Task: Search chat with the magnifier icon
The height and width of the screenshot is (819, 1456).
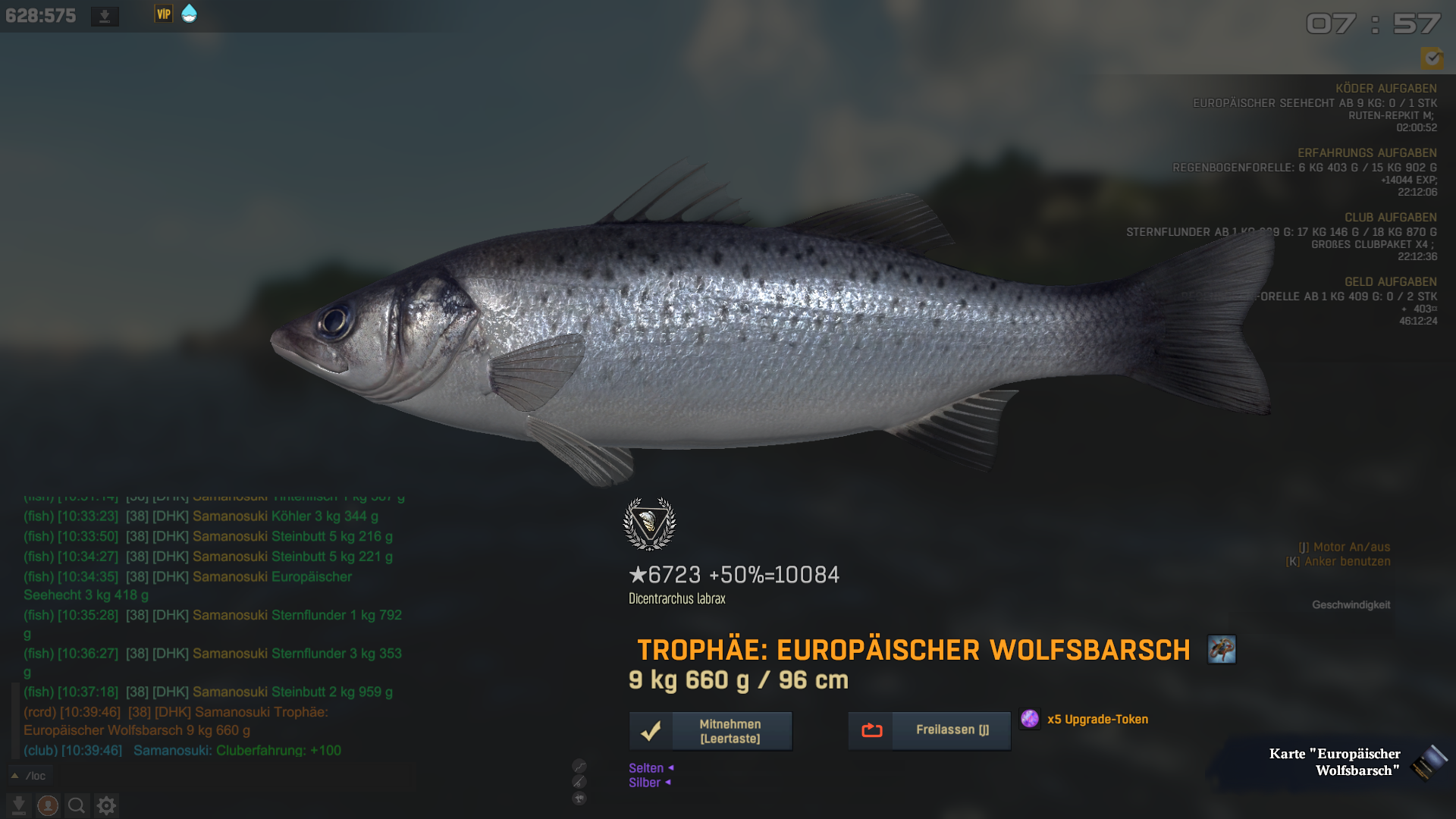Action: coord(77,805)
